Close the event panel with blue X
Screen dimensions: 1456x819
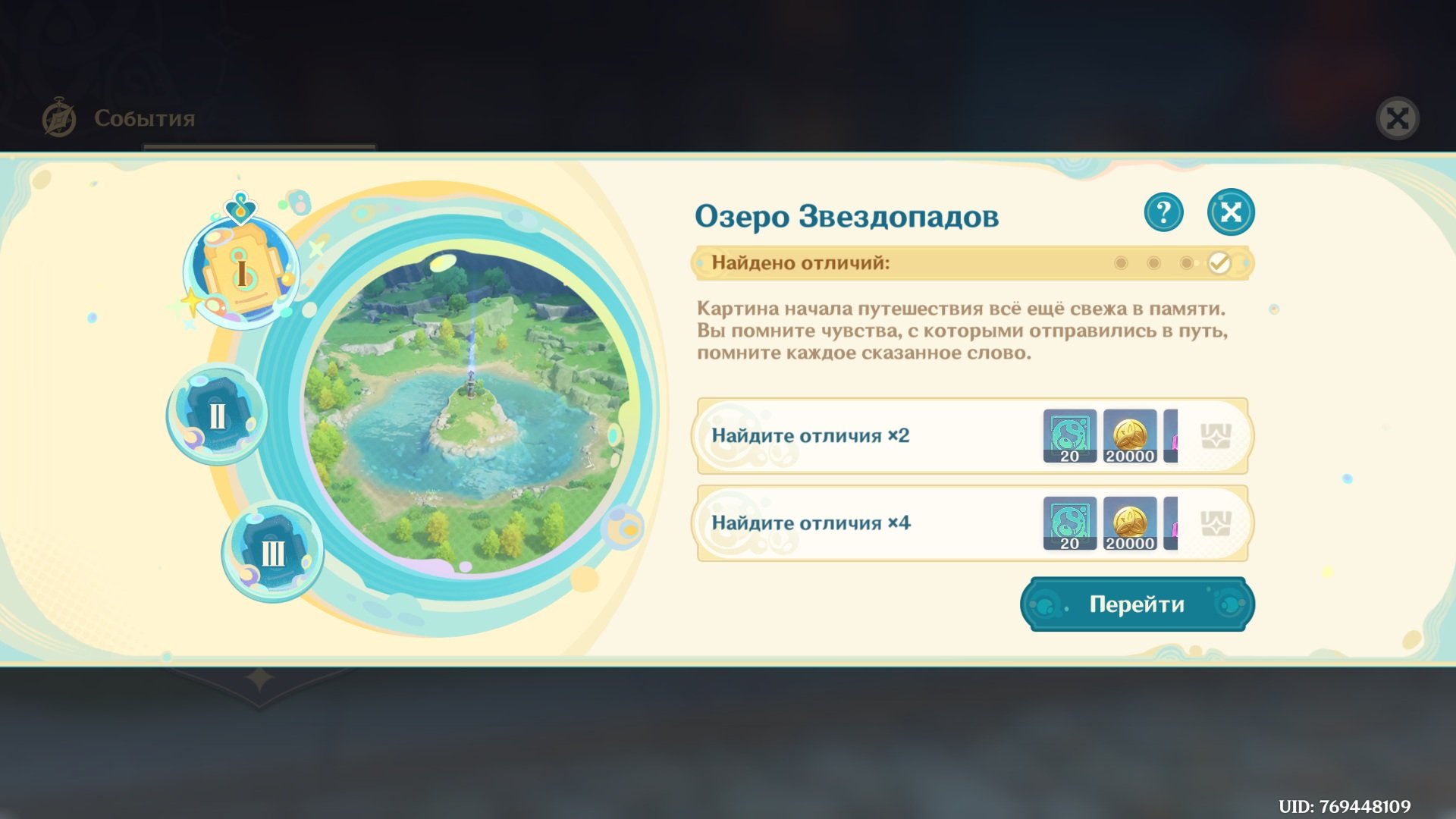1230,212
